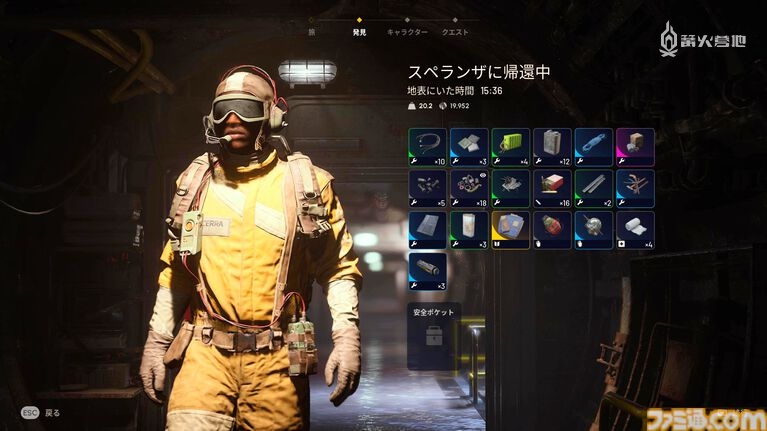Screen dimensions: 767x431
Task: Go to the 旅 tab
Action: point(310,32)
